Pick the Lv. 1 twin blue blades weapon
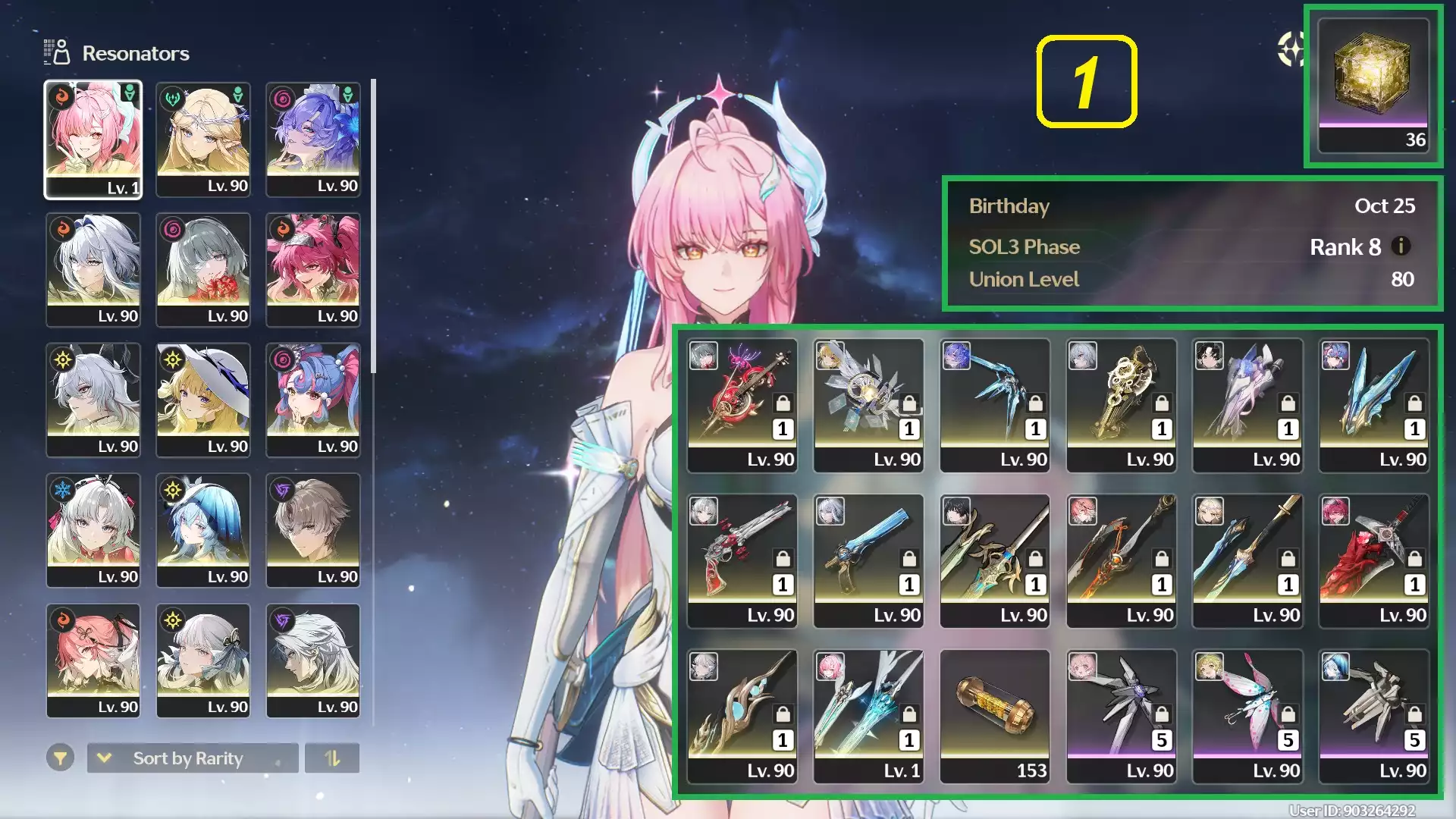 coord(868,715)
